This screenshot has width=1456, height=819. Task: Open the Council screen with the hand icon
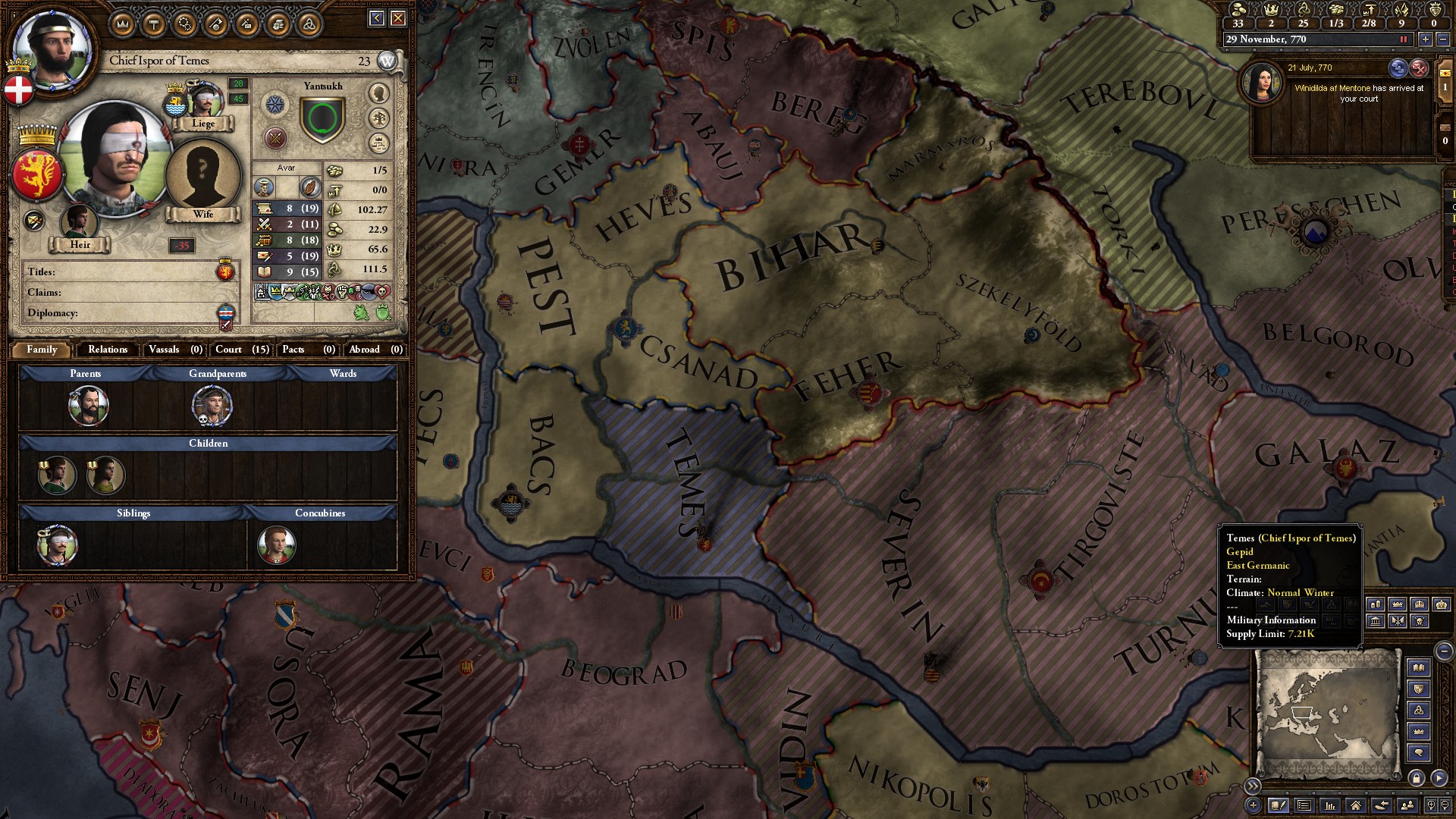tap(278, 24)
